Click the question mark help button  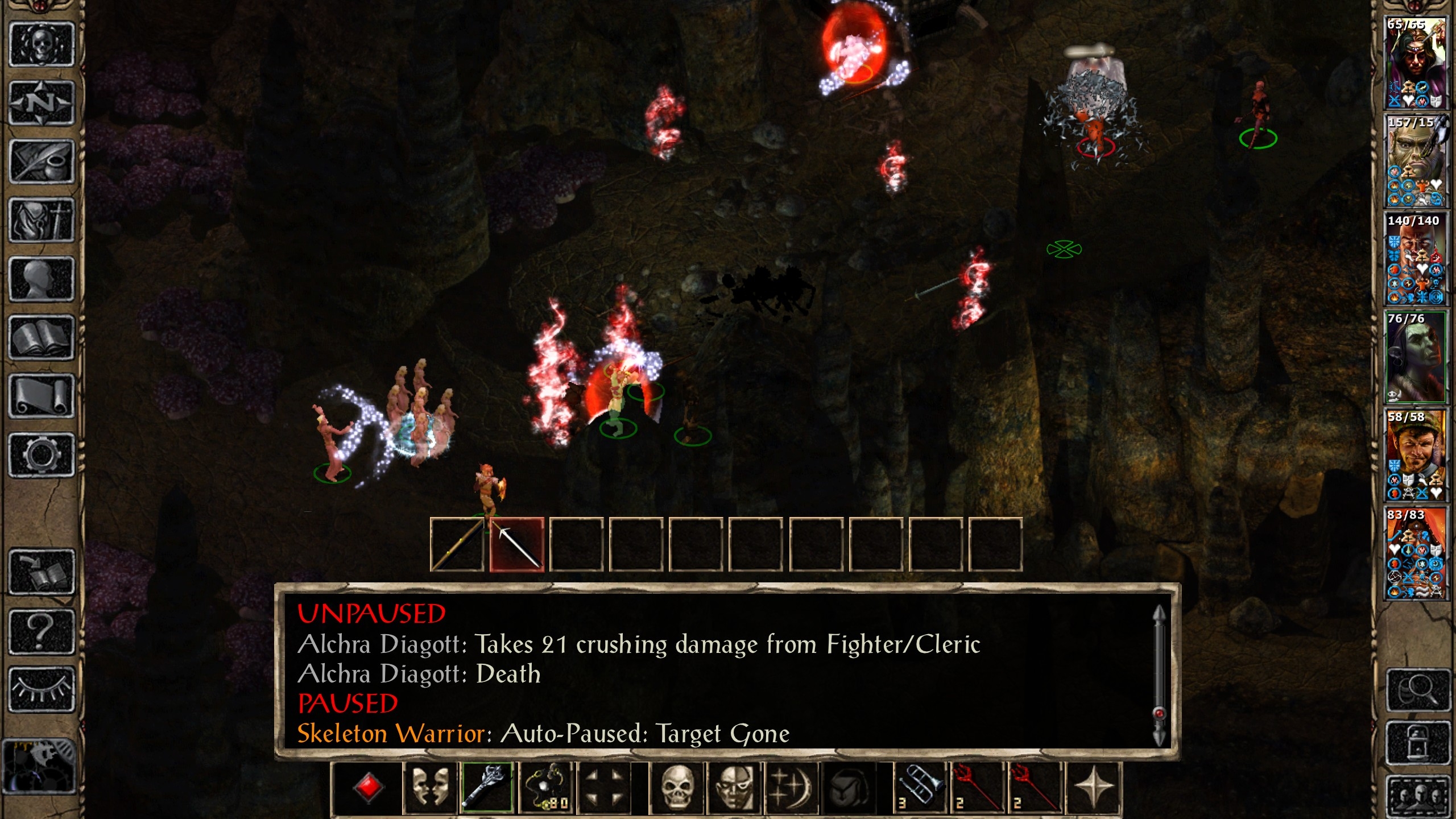(41, 631)
